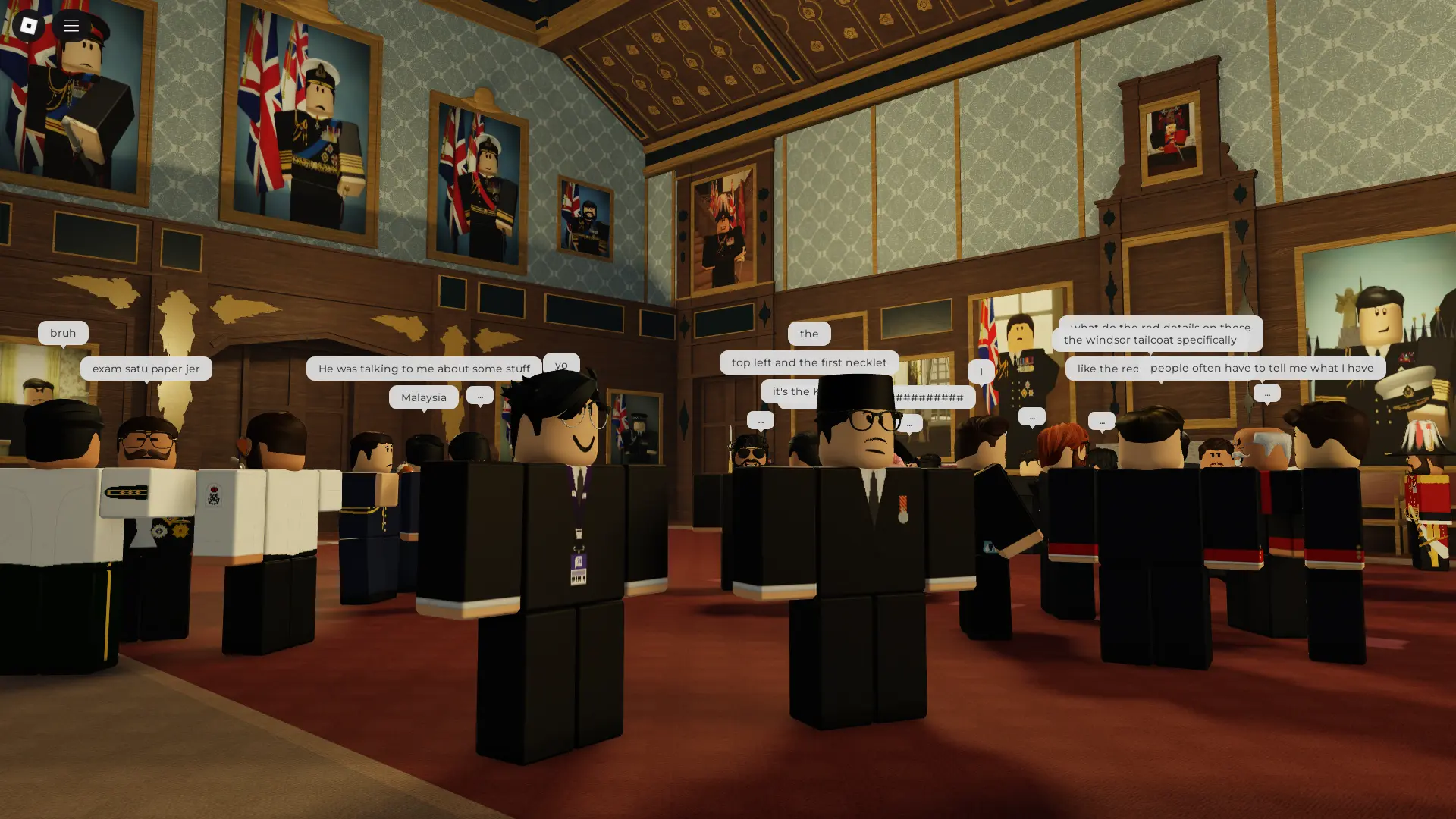Open the hamburger menu button

(71, 26)
